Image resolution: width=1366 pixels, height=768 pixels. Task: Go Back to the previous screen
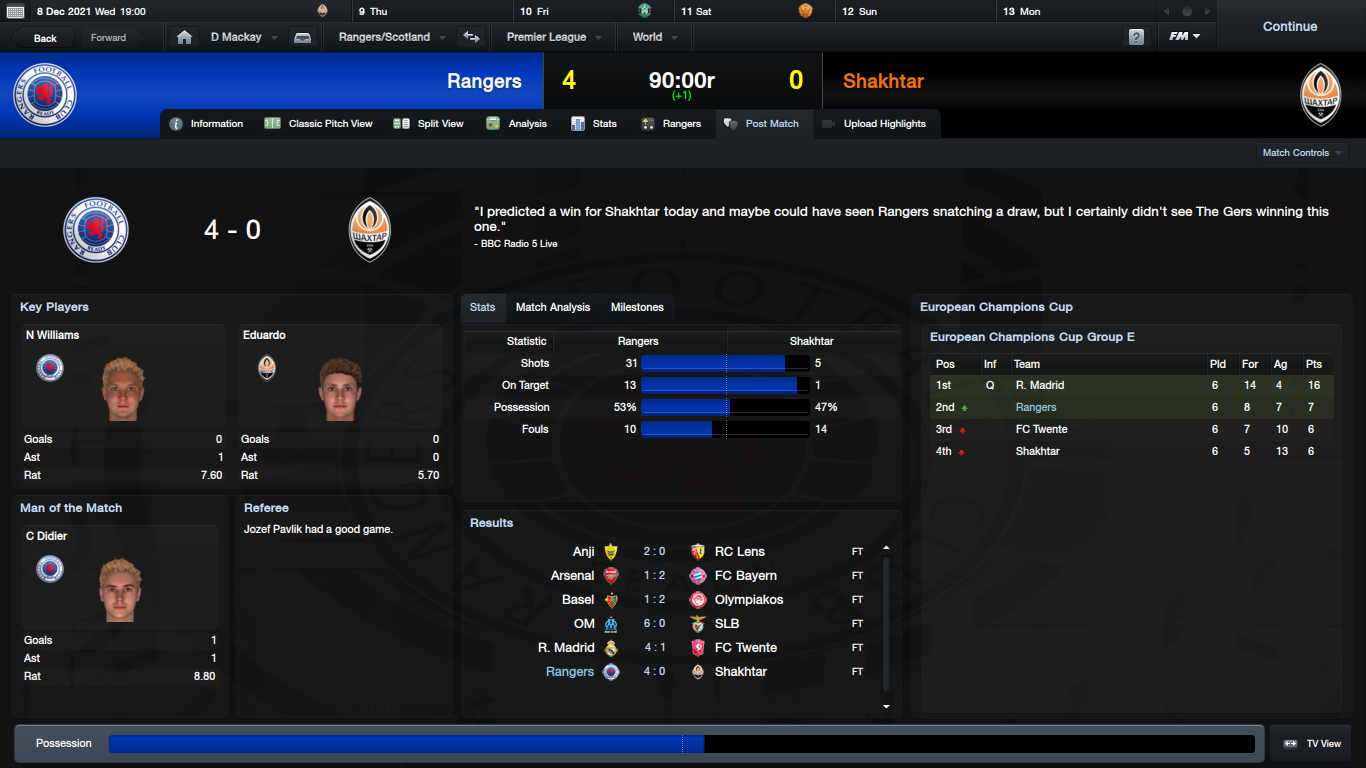45,38
